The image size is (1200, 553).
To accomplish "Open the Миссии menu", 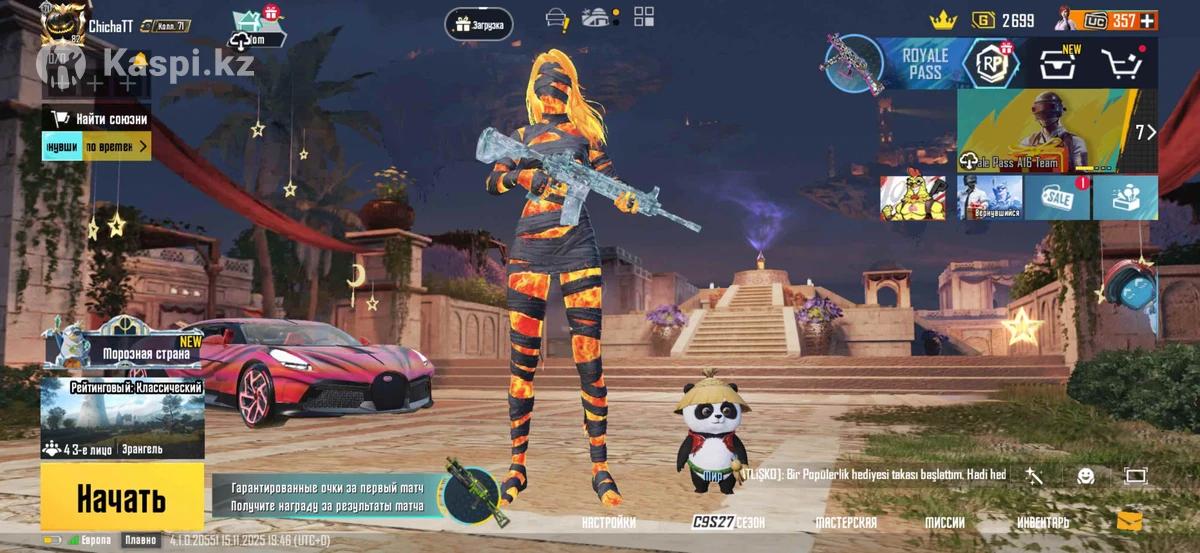I will [x=944, y=522].
